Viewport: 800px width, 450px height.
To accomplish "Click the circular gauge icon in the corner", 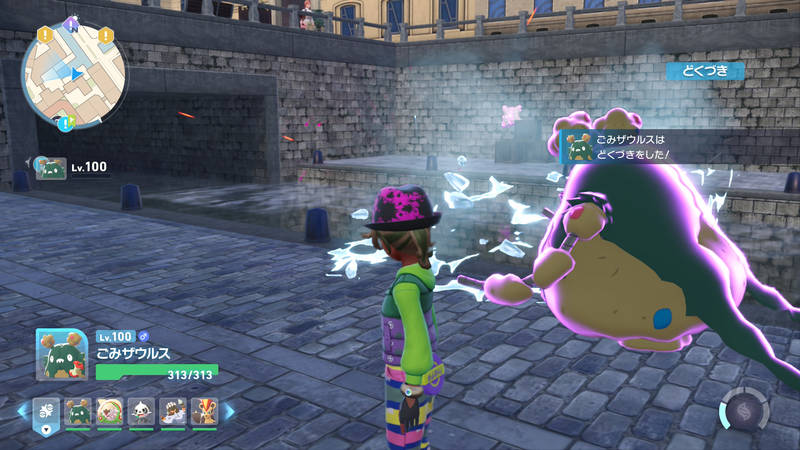I will tap(744, 410).
